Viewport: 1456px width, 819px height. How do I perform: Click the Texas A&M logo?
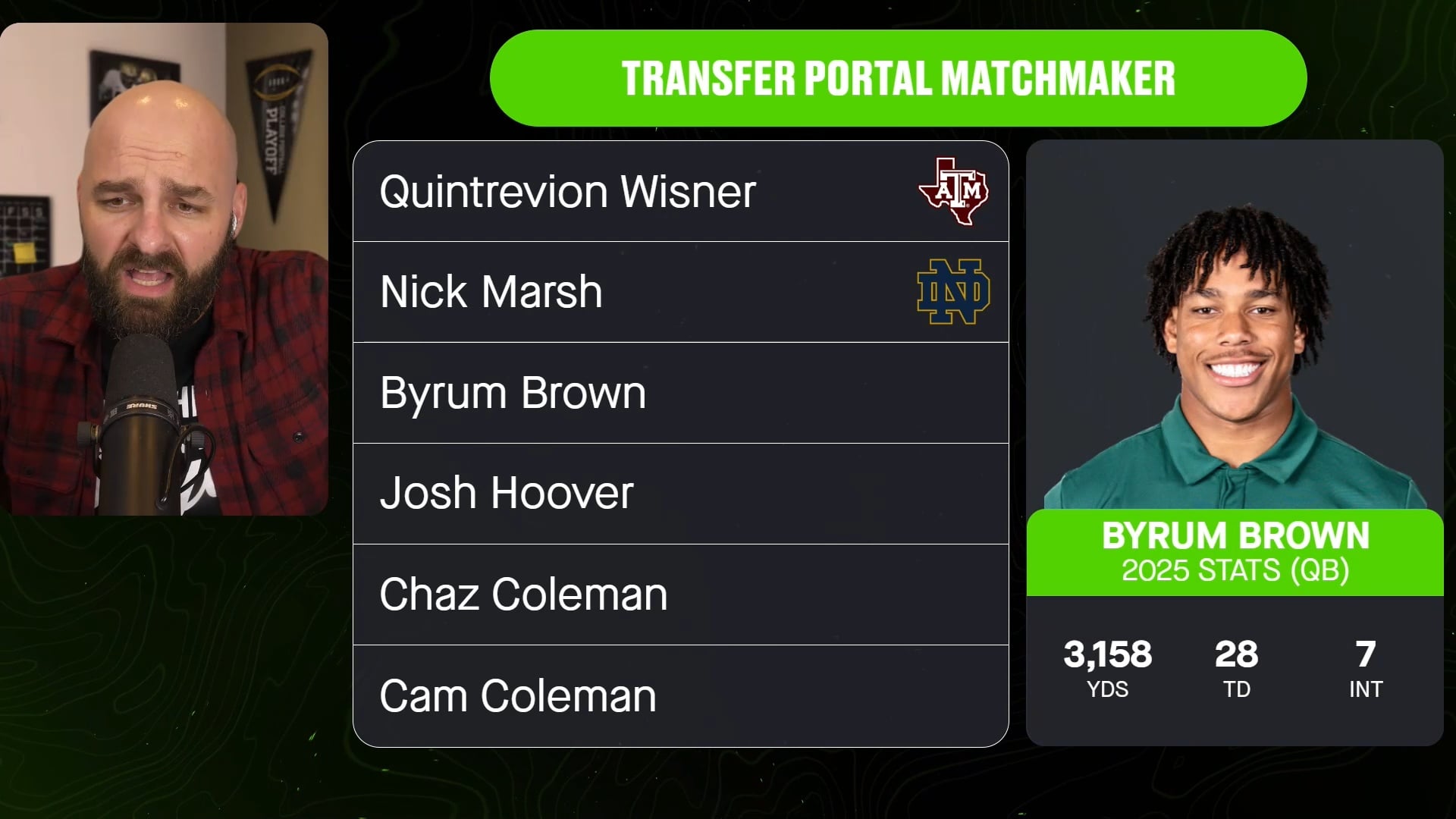(x=953, y=191)
